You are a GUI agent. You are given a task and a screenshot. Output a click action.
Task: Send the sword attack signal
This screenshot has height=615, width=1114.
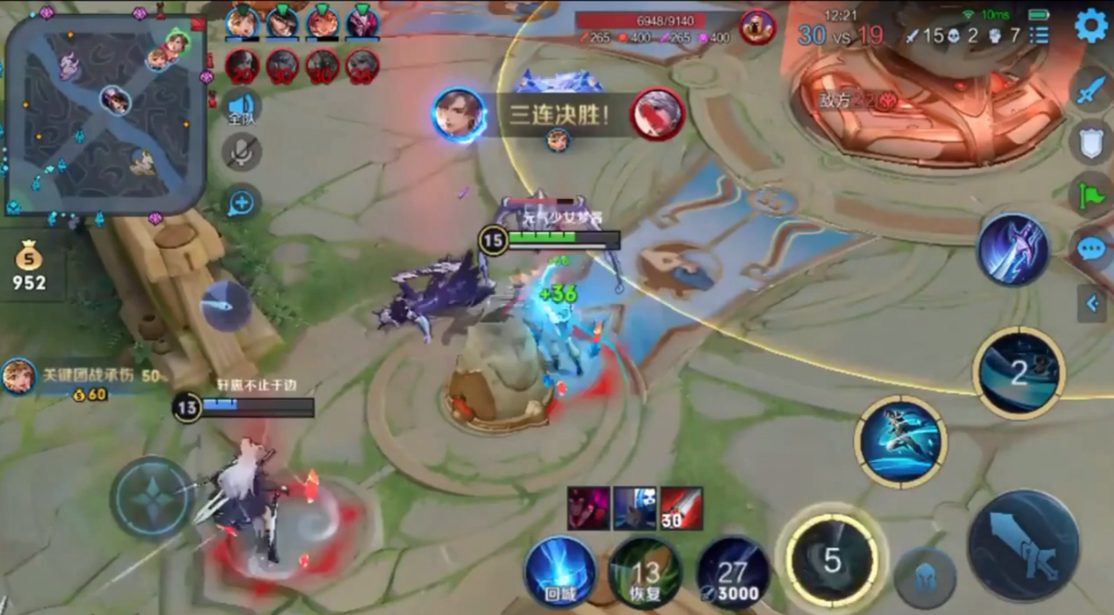click(x=1090, y=90)
